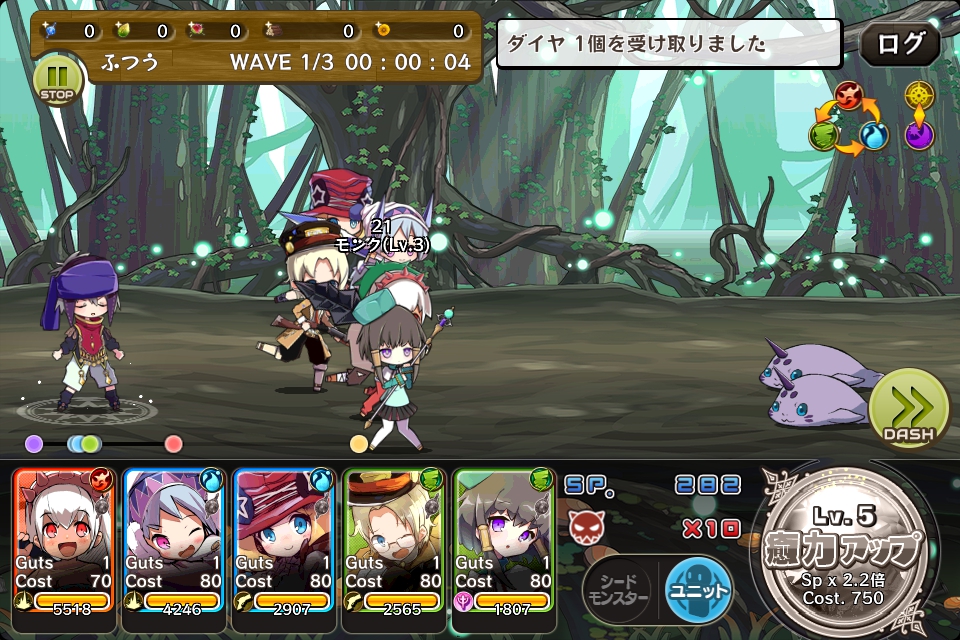The width and height of the screenshot is (960, 640).
Task: Summon the white-haired fire unit card
Action: 65,540
